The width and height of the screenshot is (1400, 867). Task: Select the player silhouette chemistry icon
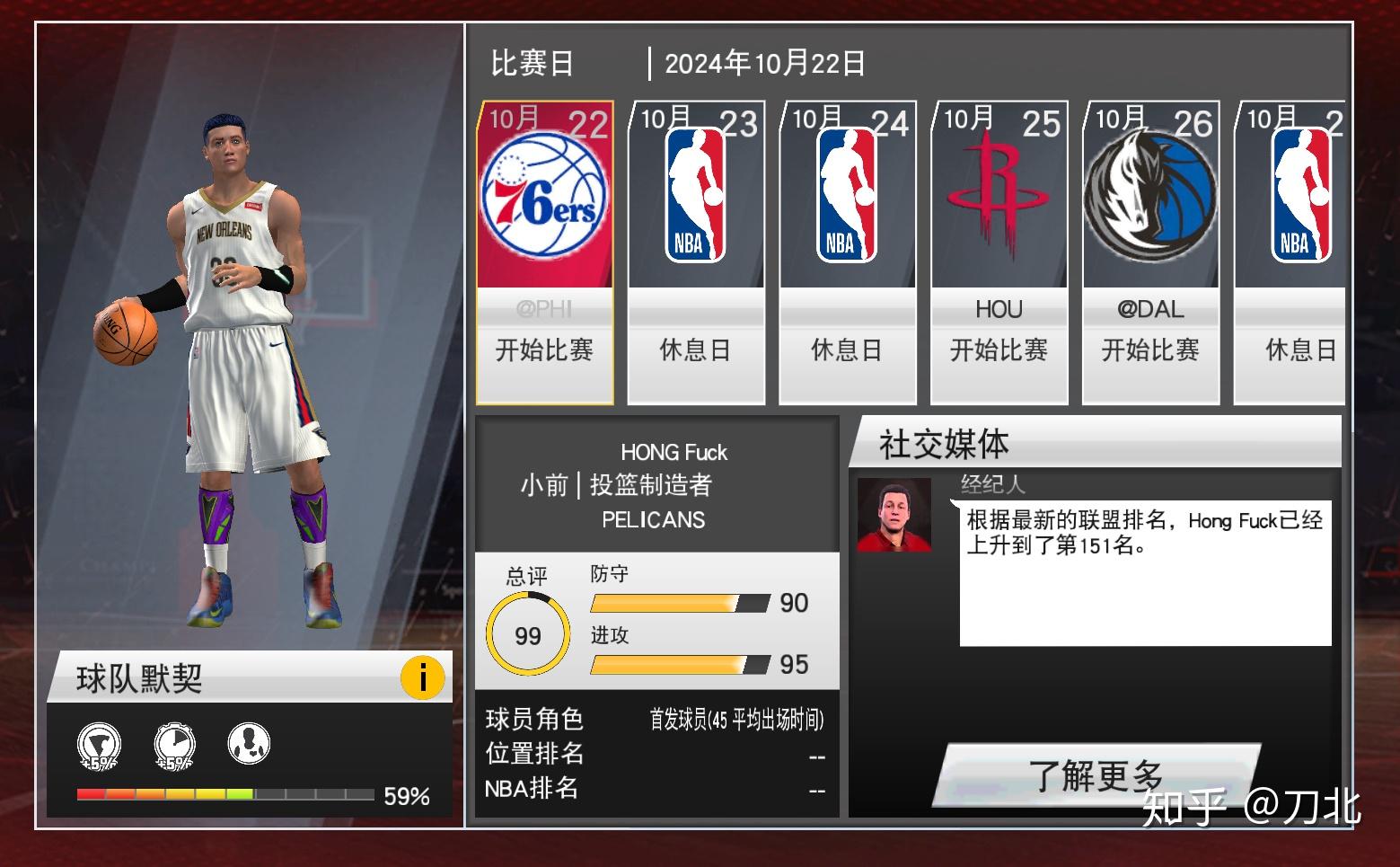click(x=249, y=746)
